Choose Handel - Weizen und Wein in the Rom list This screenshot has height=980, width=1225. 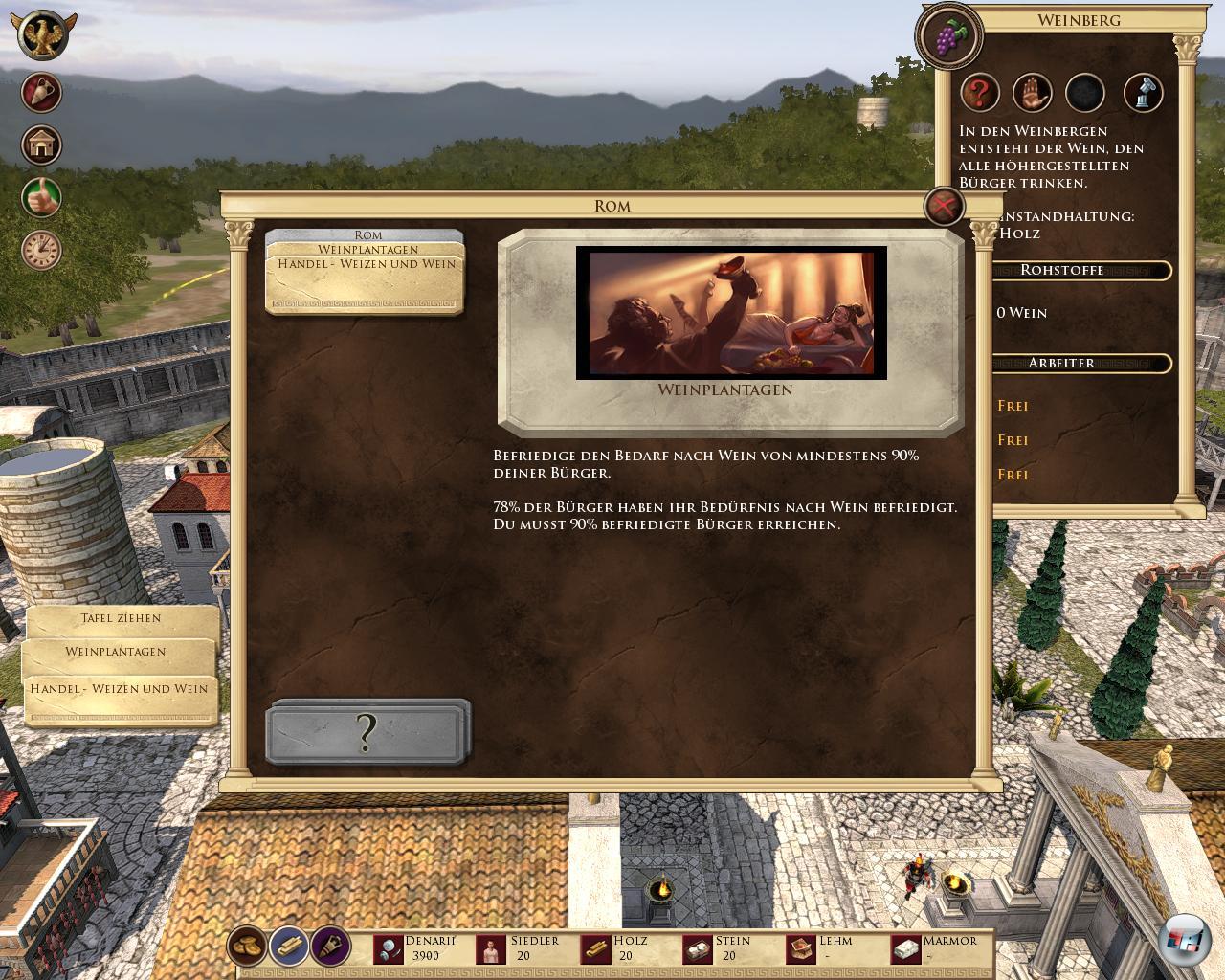(367, 264)
